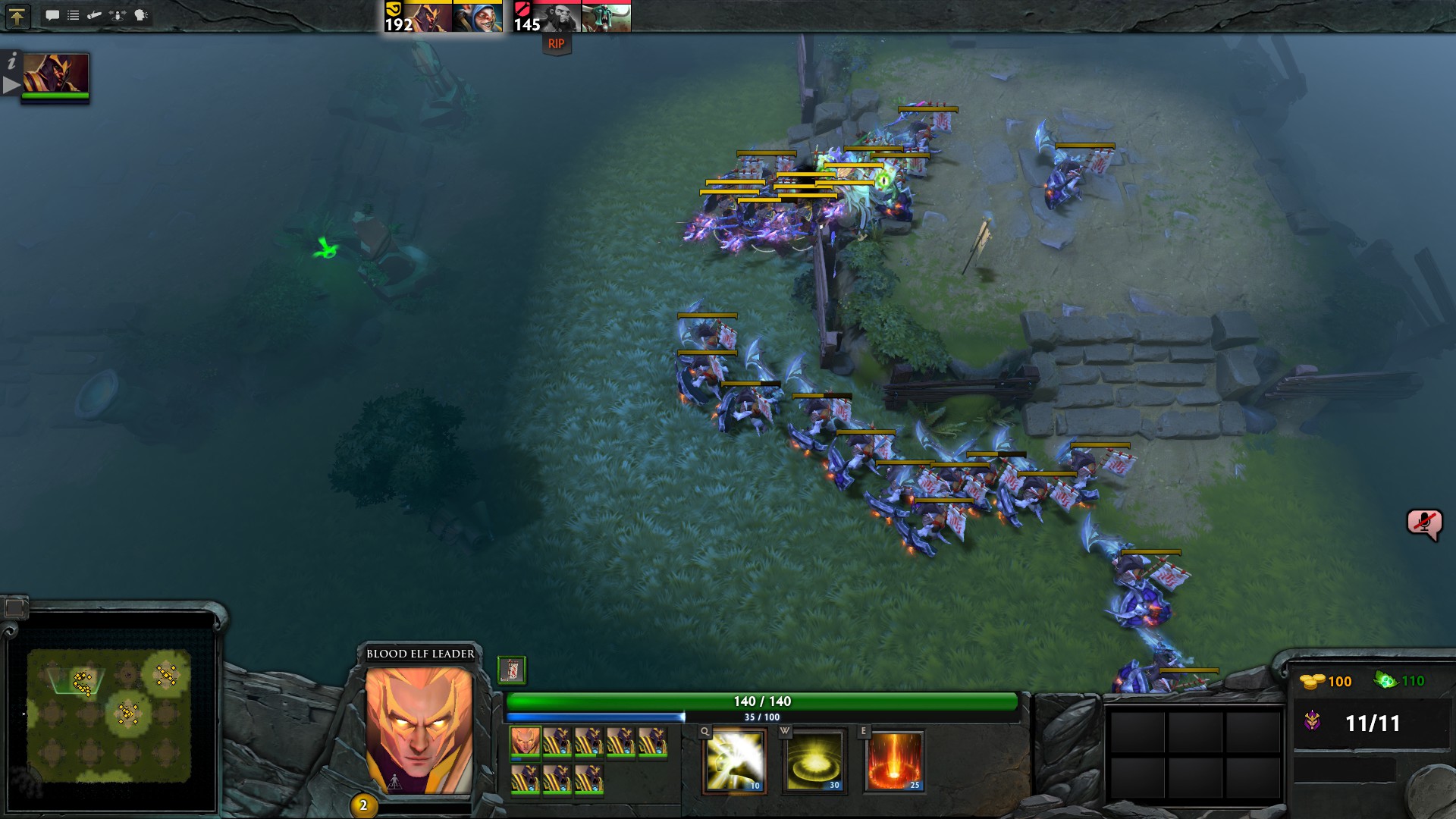The image size is (1456, 819).
Task: Select the Blood Elf Leader in unit group
Action: tap(525, 741)
